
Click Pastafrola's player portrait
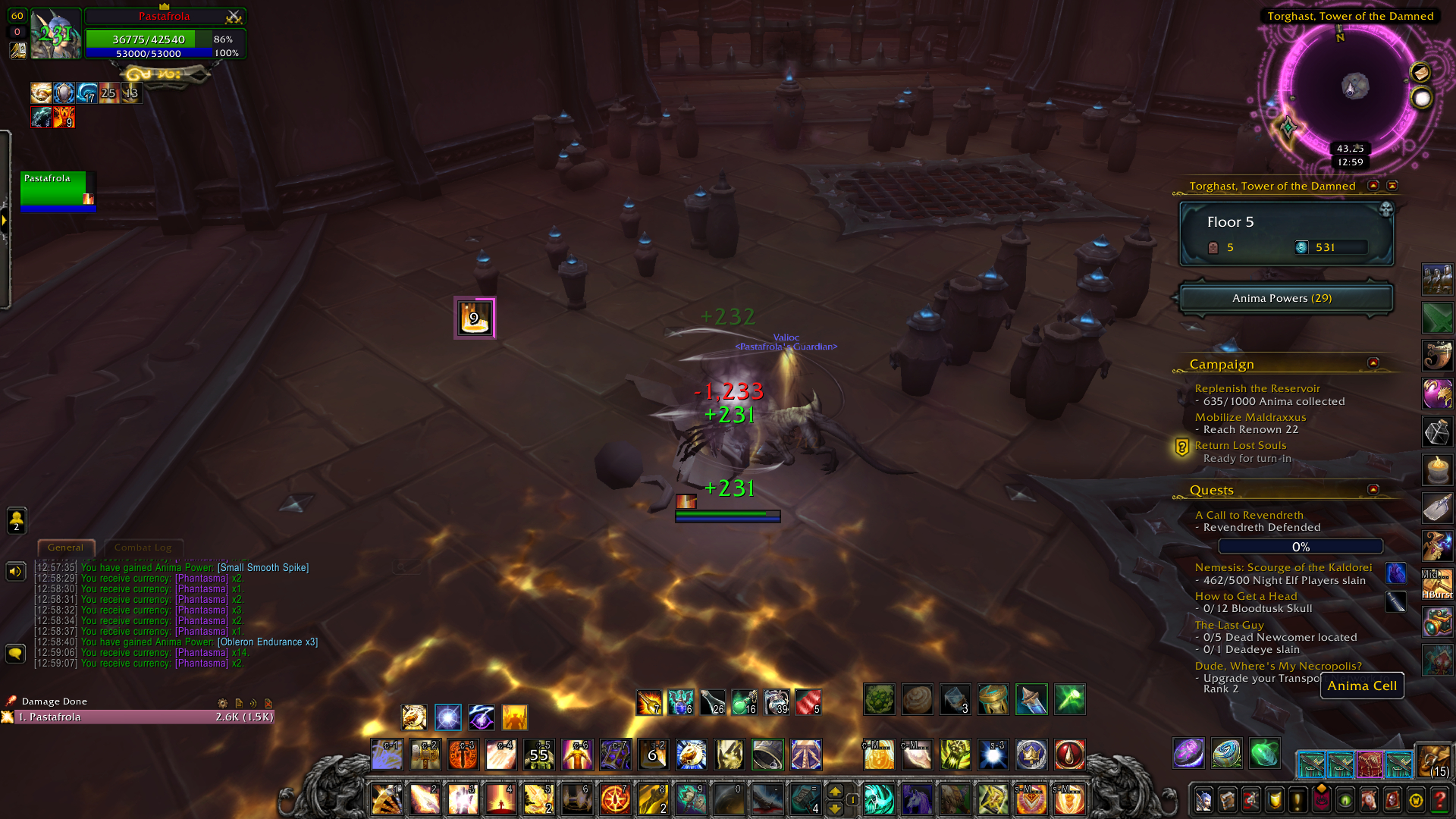(56, 34)
